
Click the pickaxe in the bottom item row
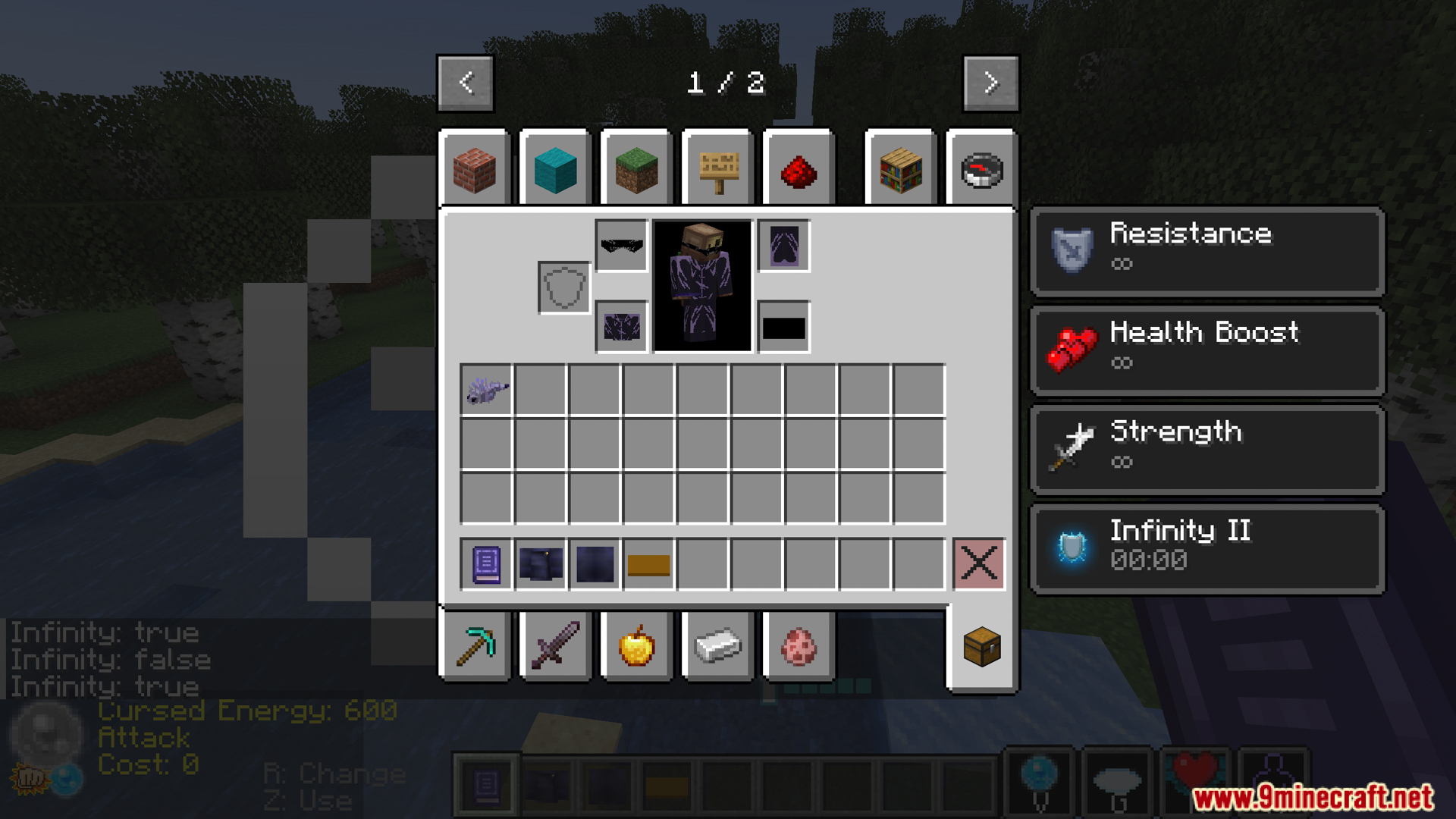click(x=475, y=646)
